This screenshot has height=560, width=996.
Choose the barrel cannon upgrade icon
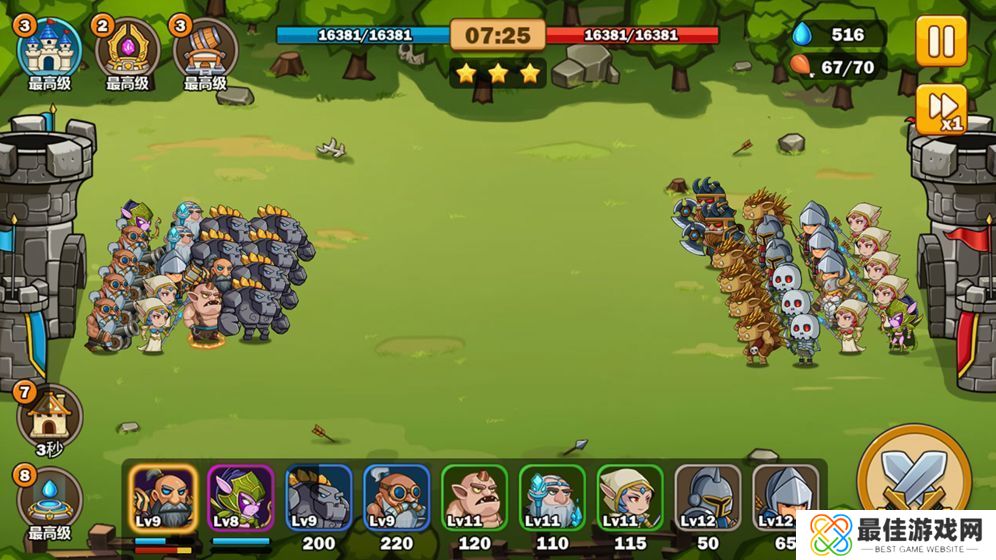(205, 48)
